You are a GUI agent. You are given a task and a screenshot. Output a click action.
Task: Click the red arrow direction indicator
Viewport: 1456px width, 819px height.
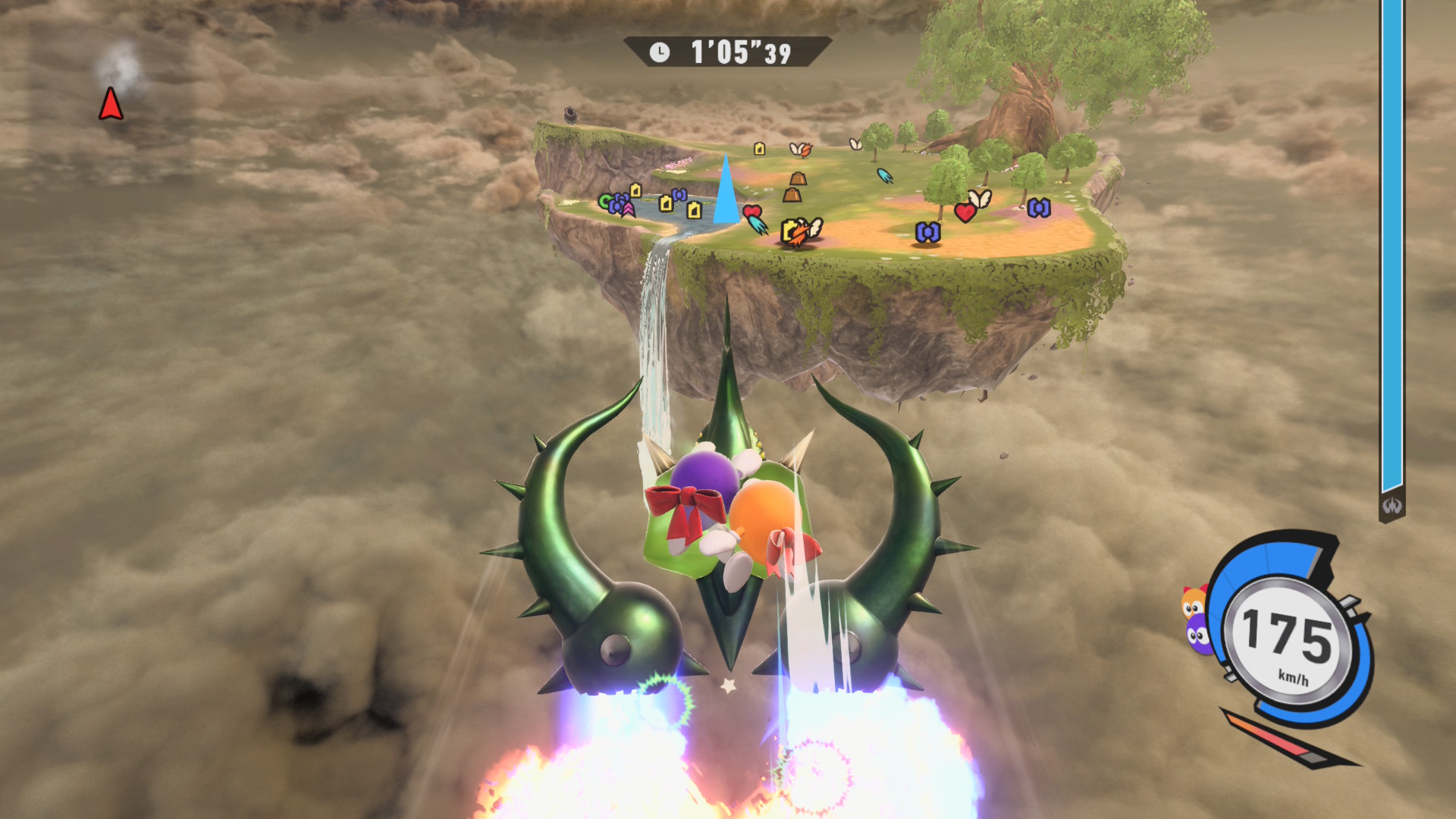(111, 104)
